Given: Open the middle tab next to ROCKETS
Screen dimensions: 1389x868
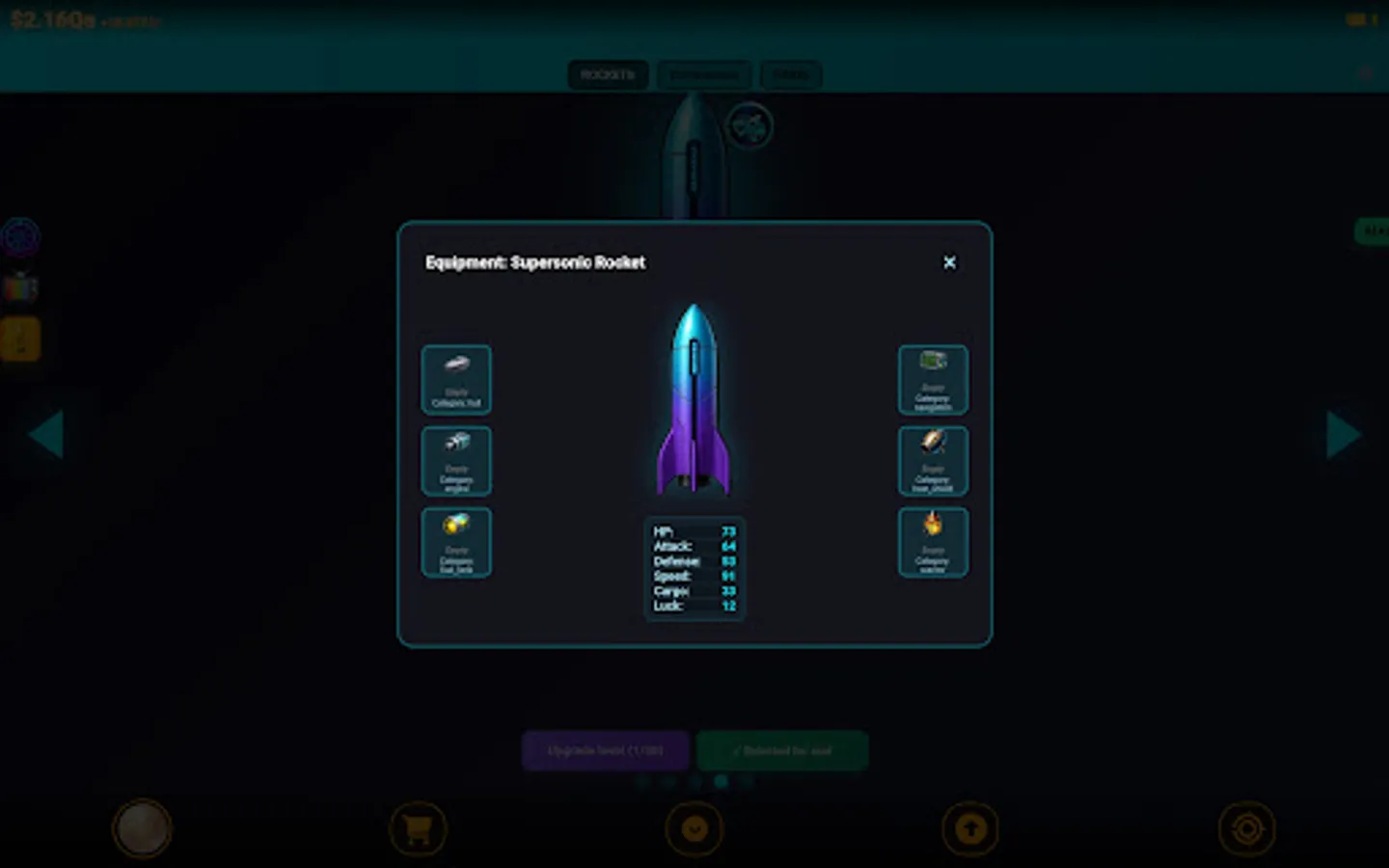Looking at the screenshot, I should (704, 74).
